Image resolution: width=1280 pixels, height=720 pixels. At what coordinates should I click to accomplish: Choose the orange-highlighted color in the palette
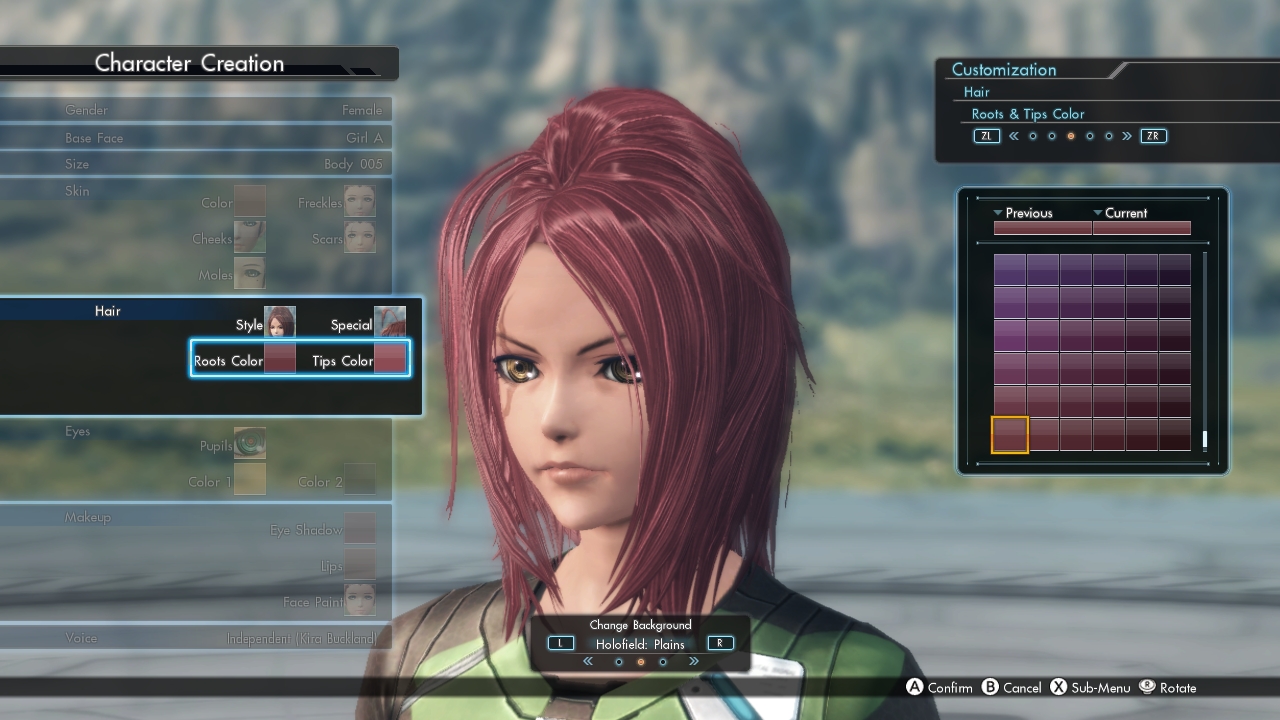[x=1010, y=435]
